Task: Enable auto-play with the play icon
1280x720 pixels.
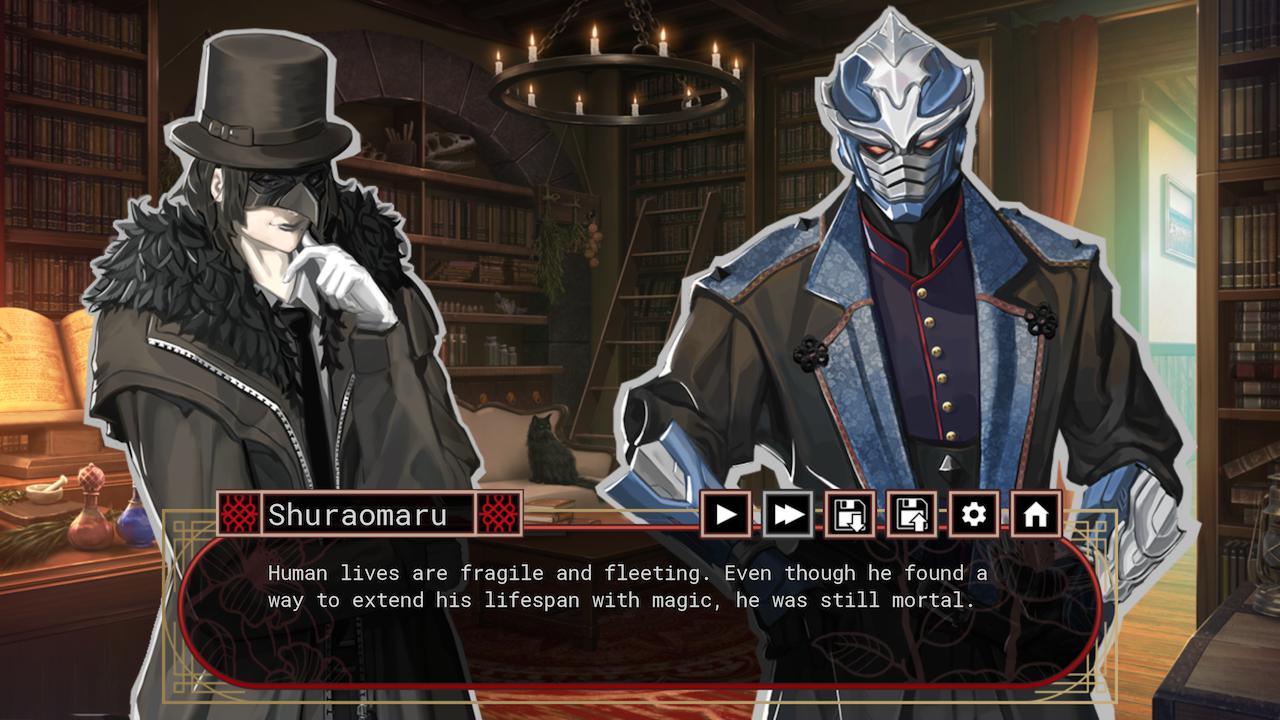Action: (x=725, y=513)
